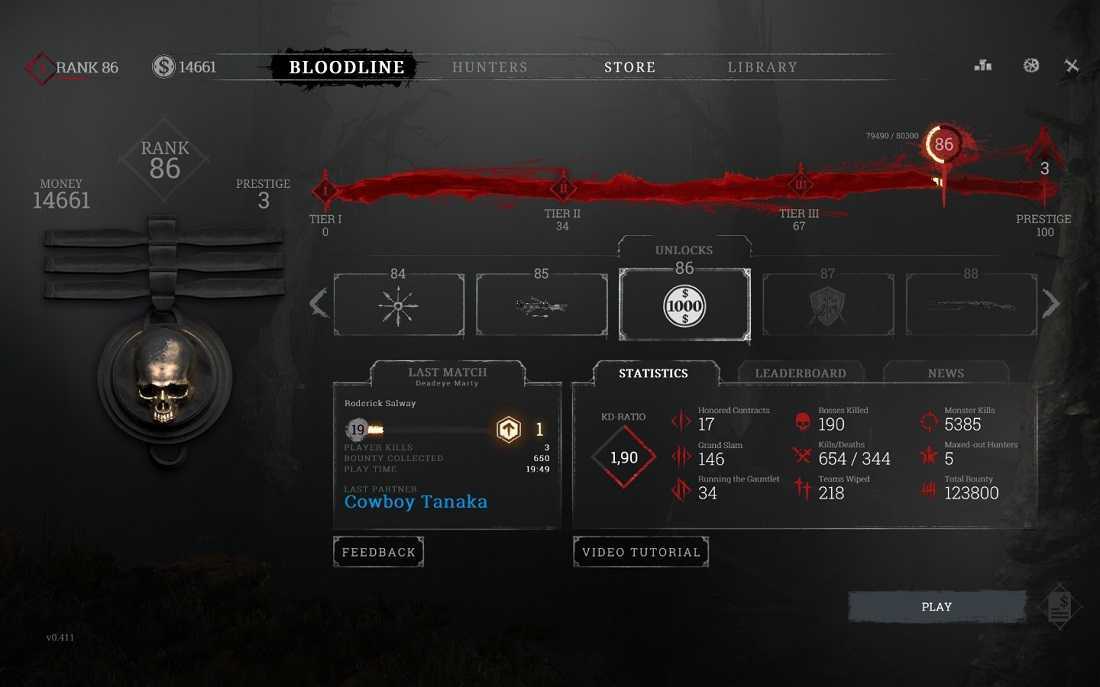Start a match with Play

coord(937,607)
